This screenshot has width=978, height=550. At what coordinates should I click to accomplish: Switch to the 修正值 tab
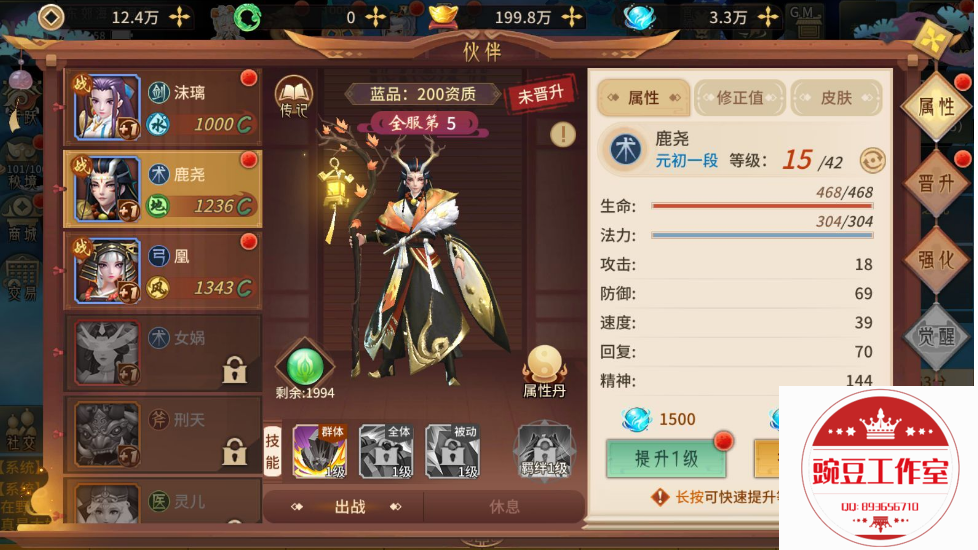pyautogui.click(x=739, y=98)
